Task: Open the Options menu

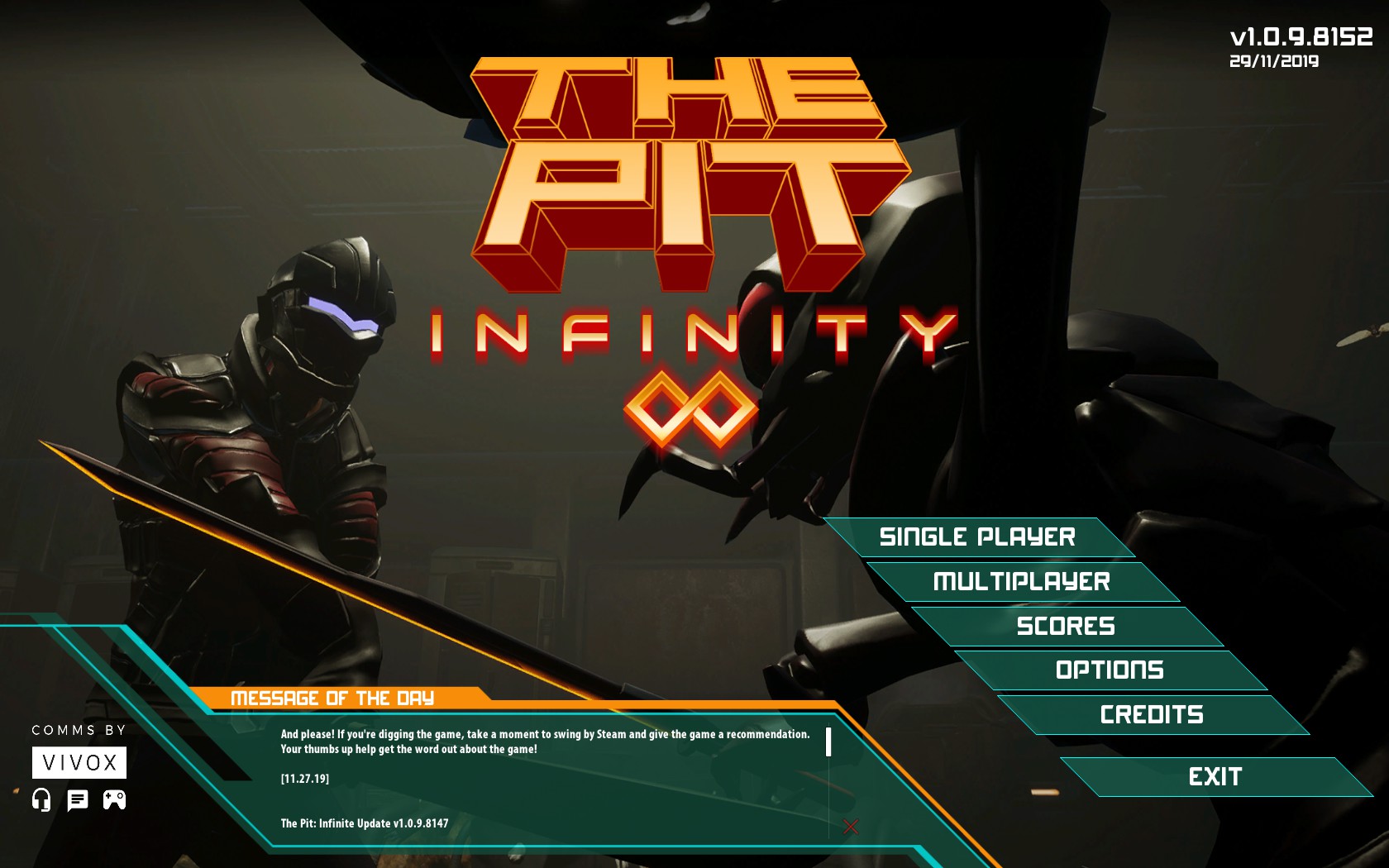Action: tap(1110, 670)
